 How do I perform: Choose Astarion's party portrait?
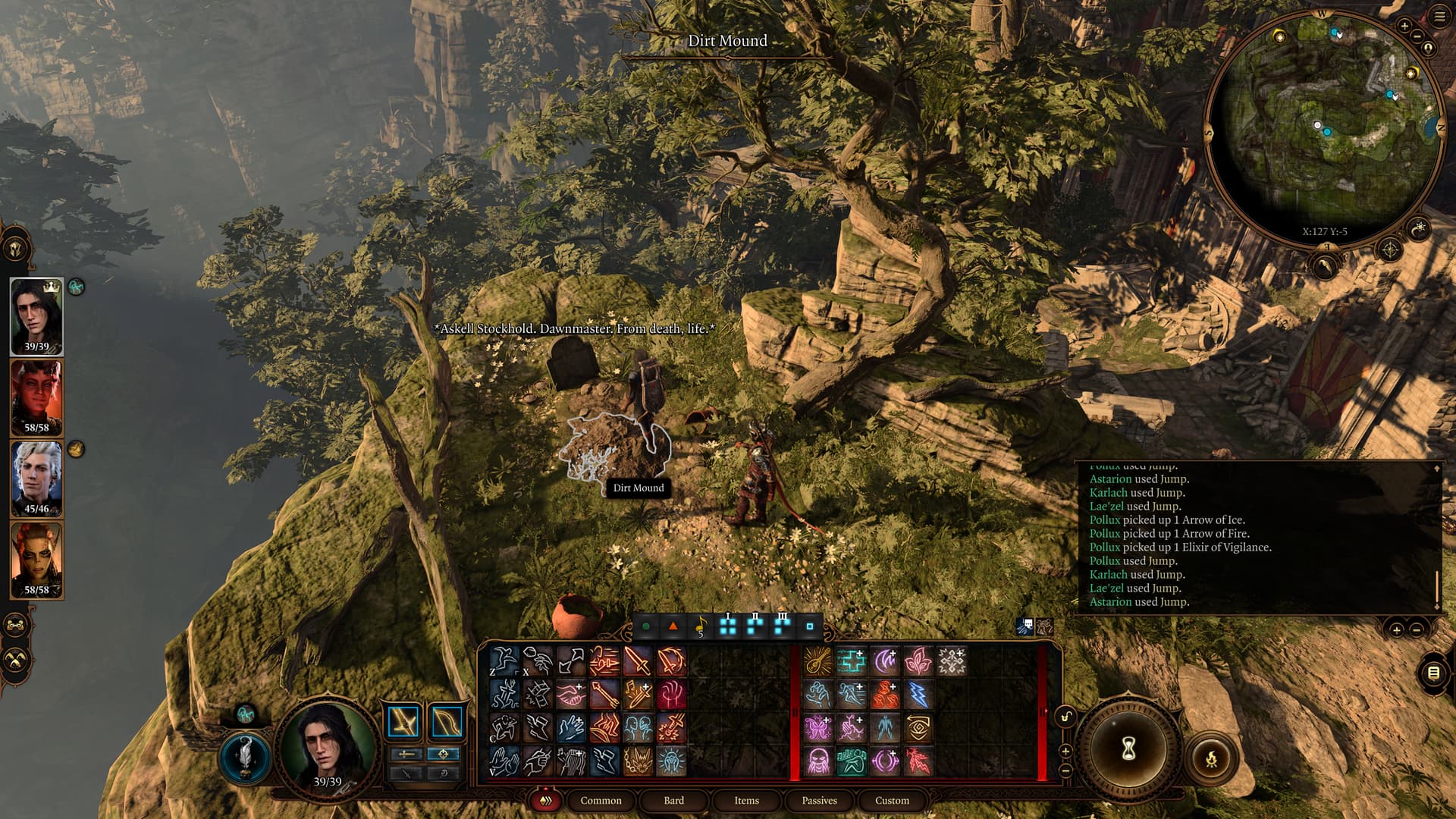[x=36, y=479]
